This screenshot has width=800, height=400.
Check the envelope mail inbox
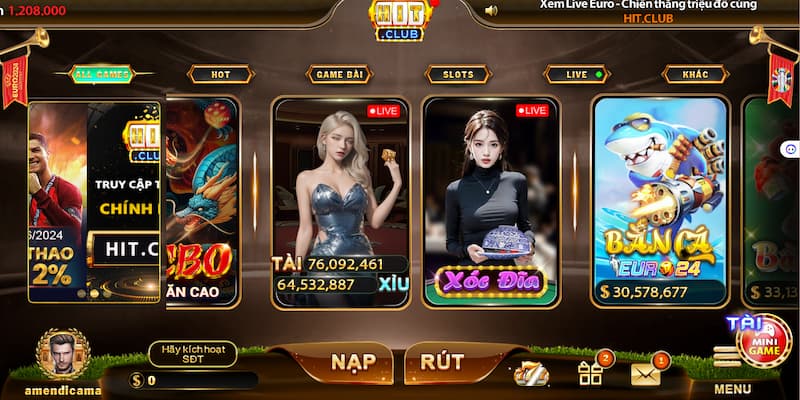point(646,374)
